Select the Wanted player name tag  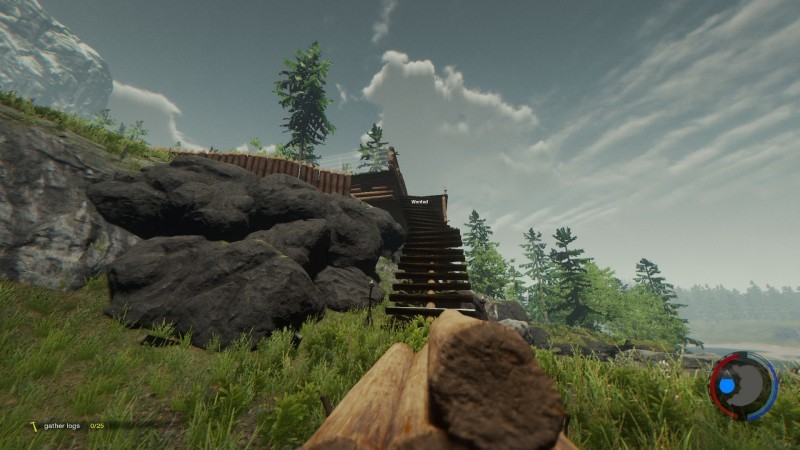419,202
